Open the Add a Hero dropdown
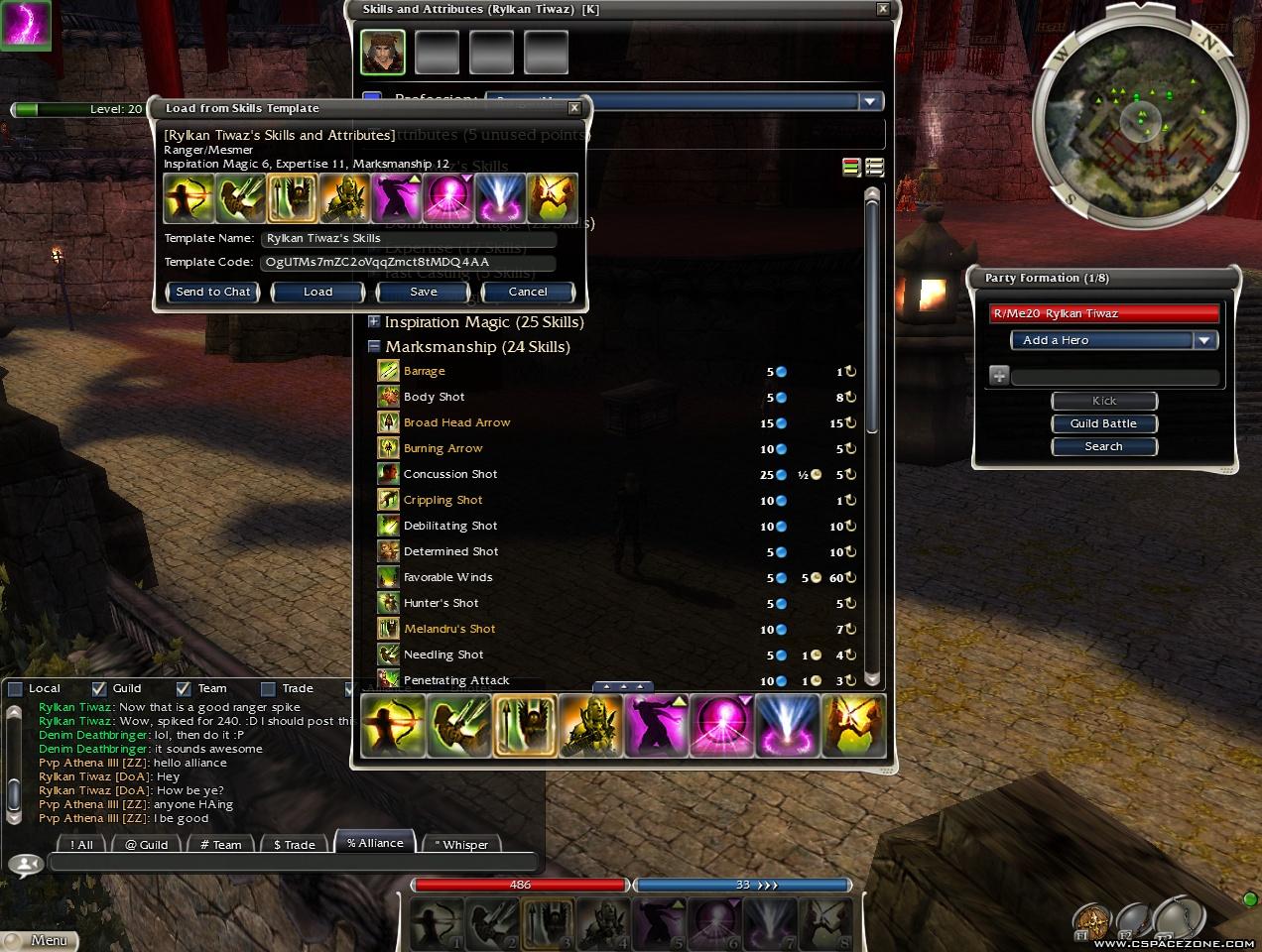This screenshot has width=1262, height=952. 1204,340
